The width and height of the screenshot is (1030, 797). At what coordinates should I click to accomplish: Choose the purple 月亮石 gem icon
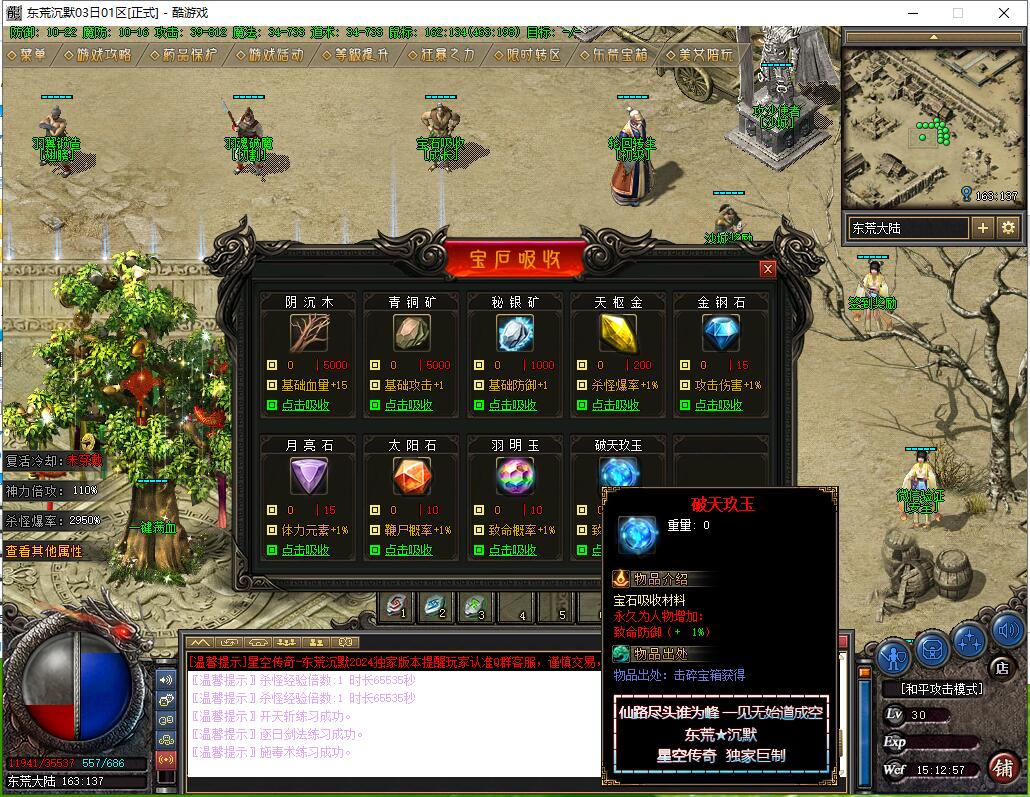click(x=309, y=476)
